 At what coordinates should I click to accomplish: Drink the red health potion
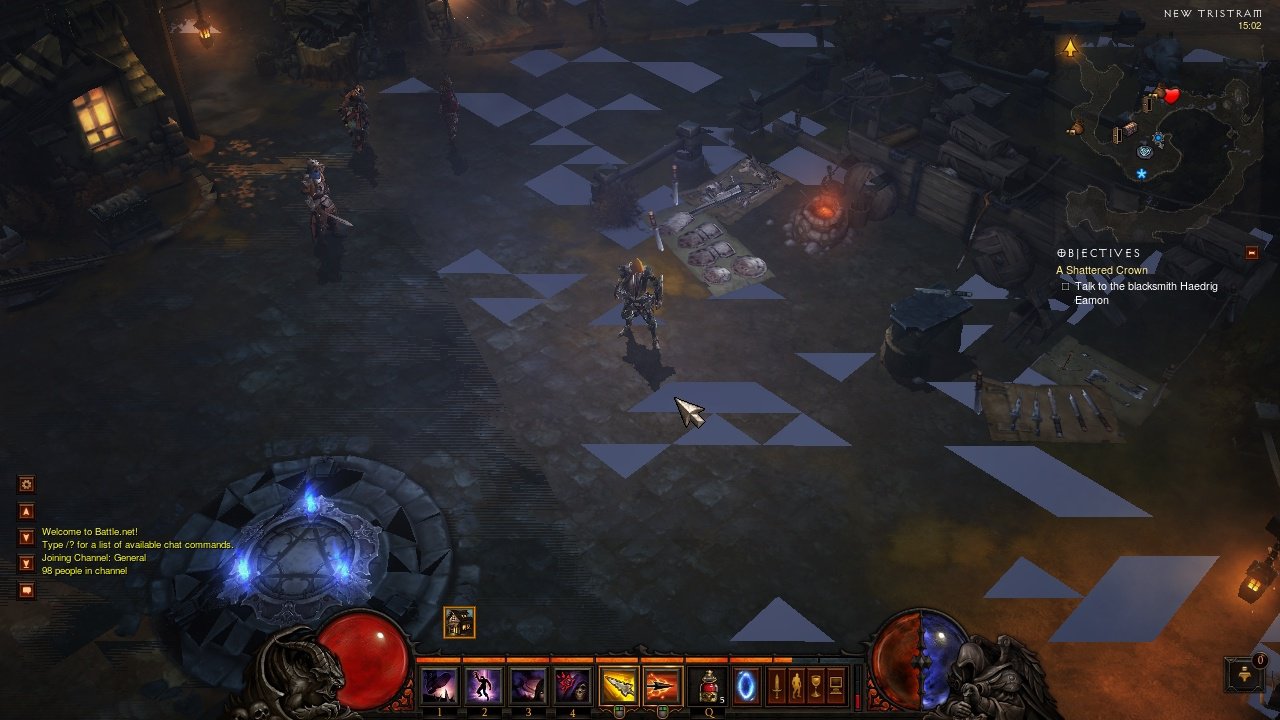709,686
